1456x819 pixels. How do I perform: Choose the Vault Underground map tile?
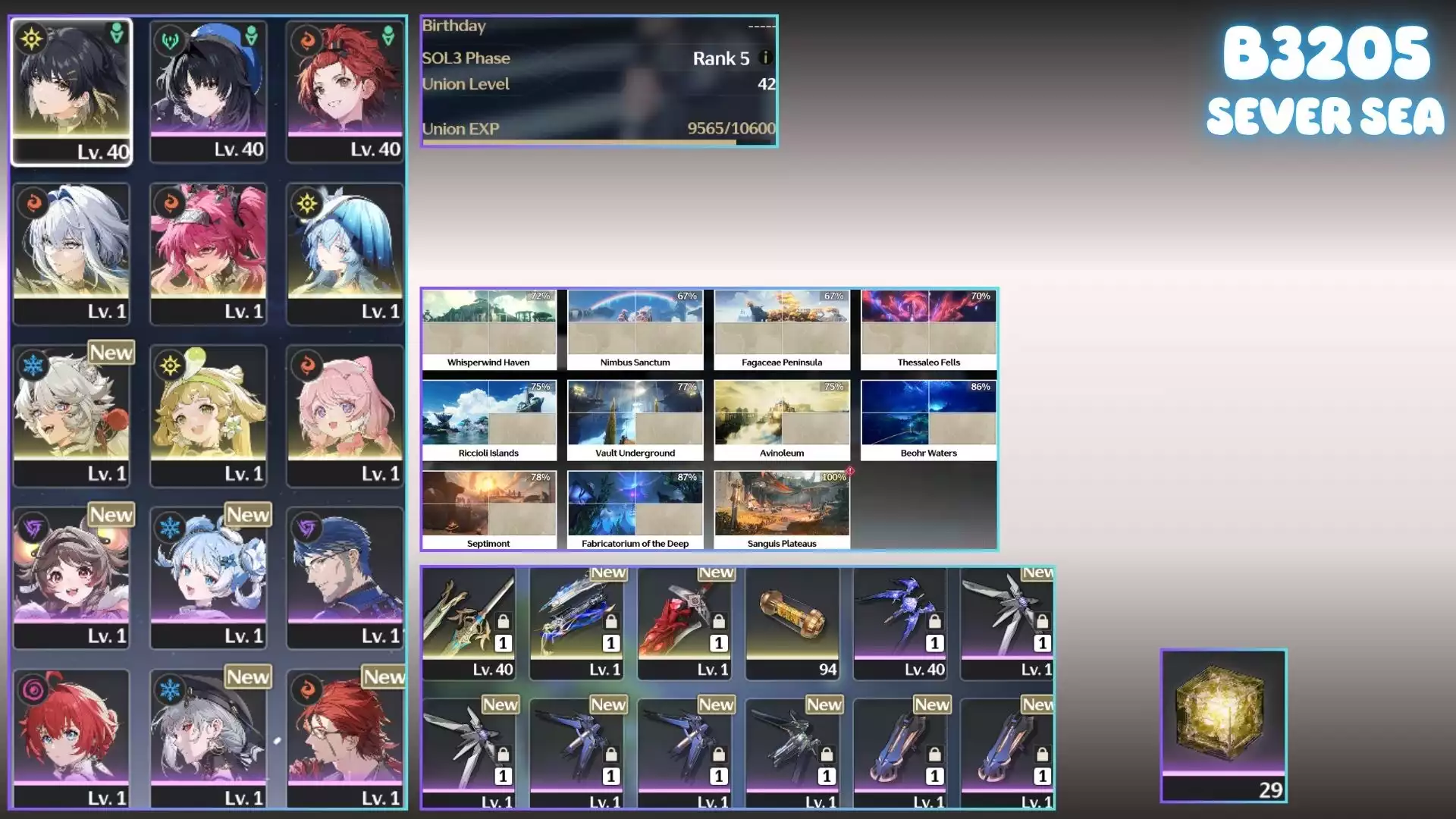click(635, 420)
